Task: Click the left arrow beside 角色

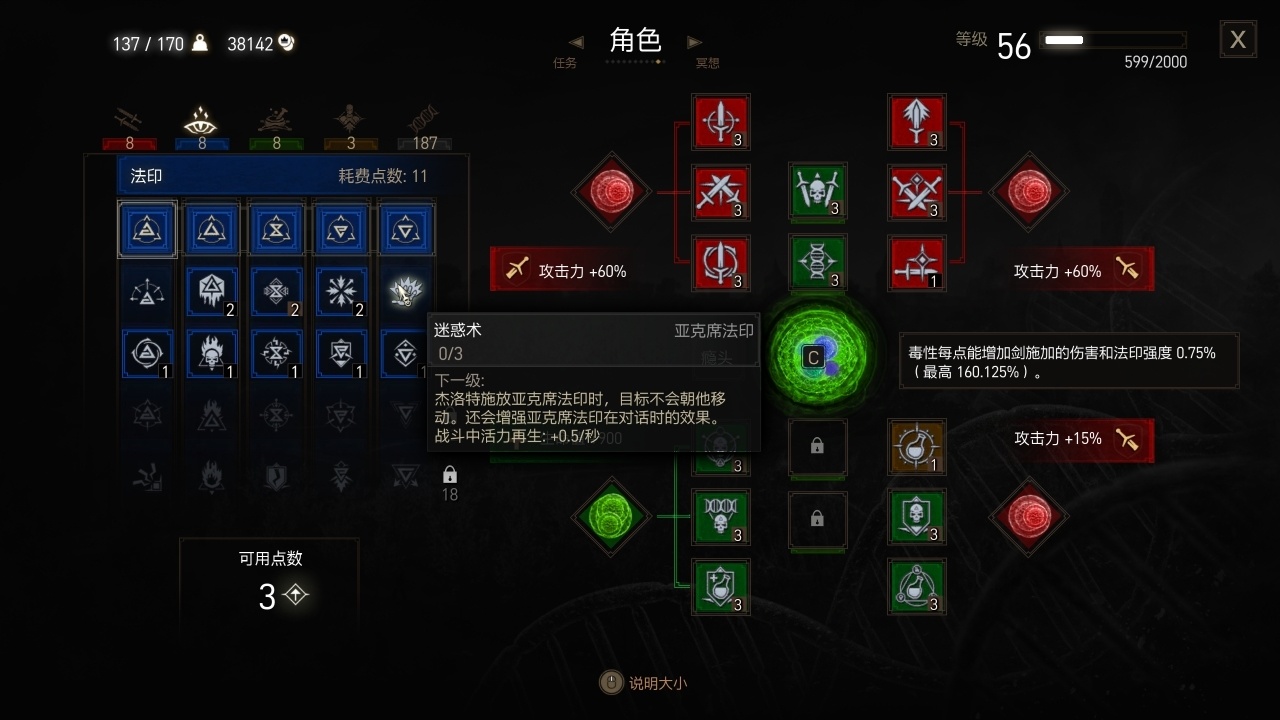Action: pos(575,42)
